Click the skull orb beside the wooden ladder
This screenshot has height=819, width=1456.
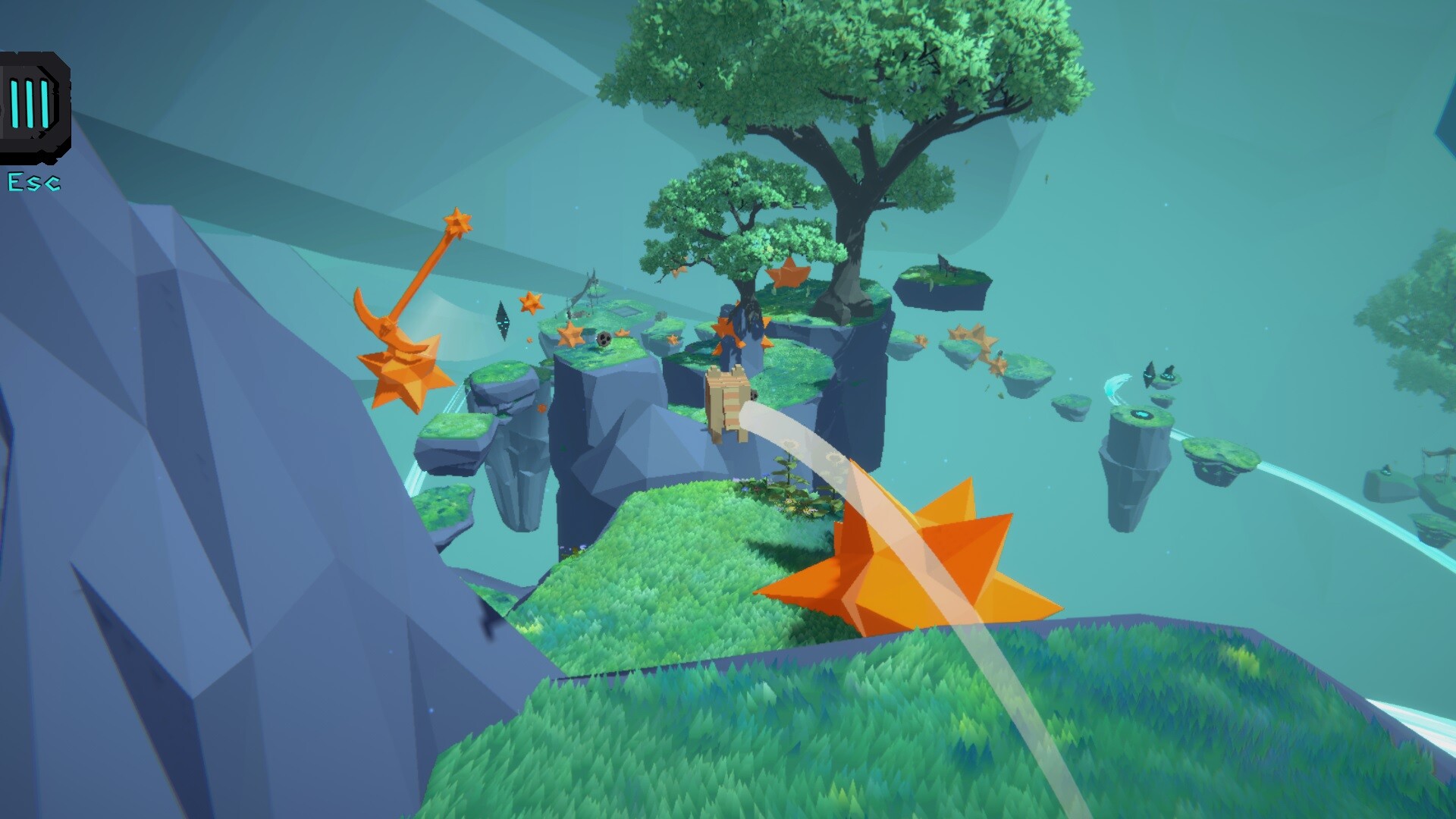755,394
